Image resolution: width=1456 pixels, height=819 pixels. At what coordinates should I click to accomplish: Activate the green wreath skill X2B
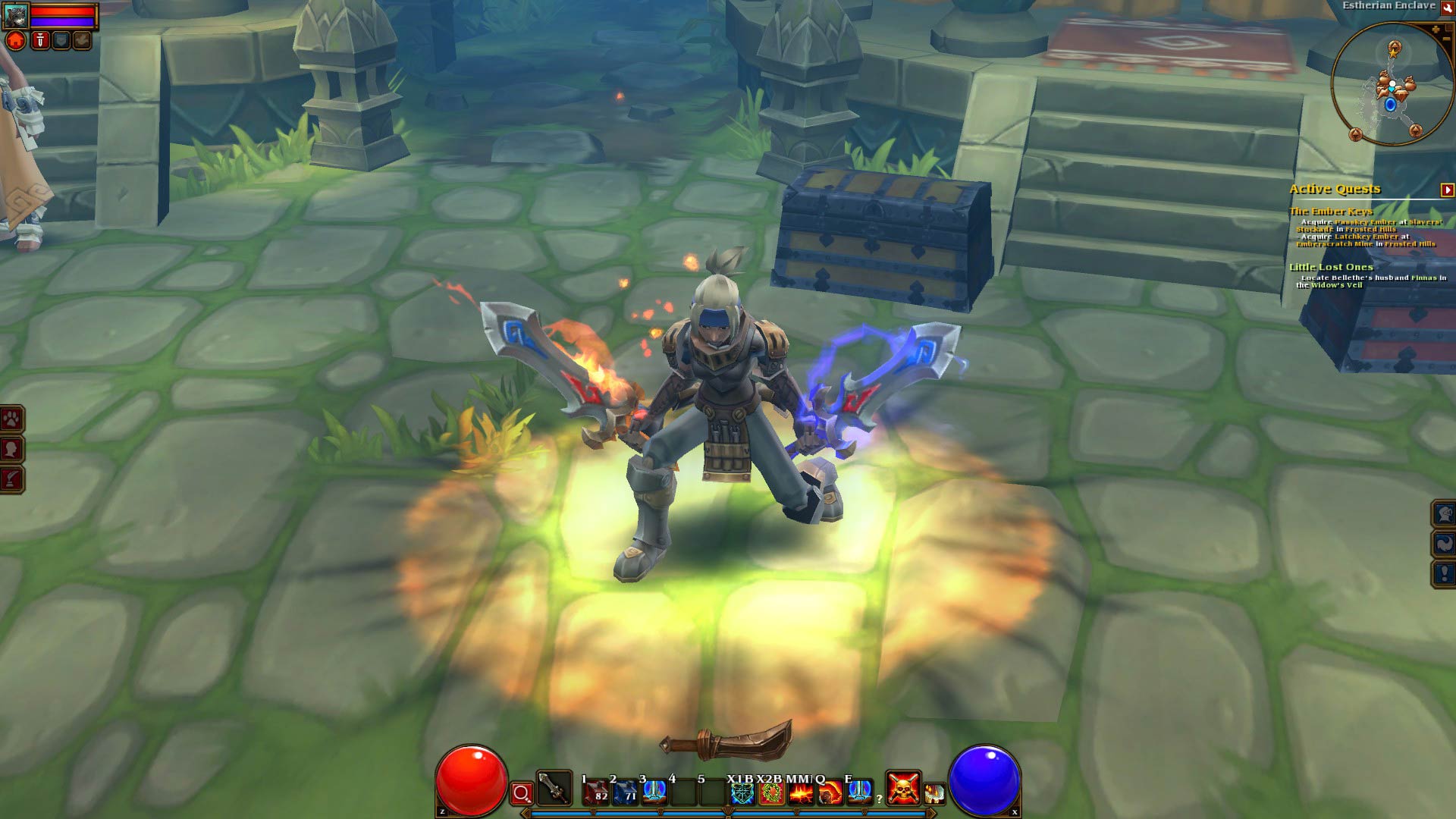pos(771,793)
